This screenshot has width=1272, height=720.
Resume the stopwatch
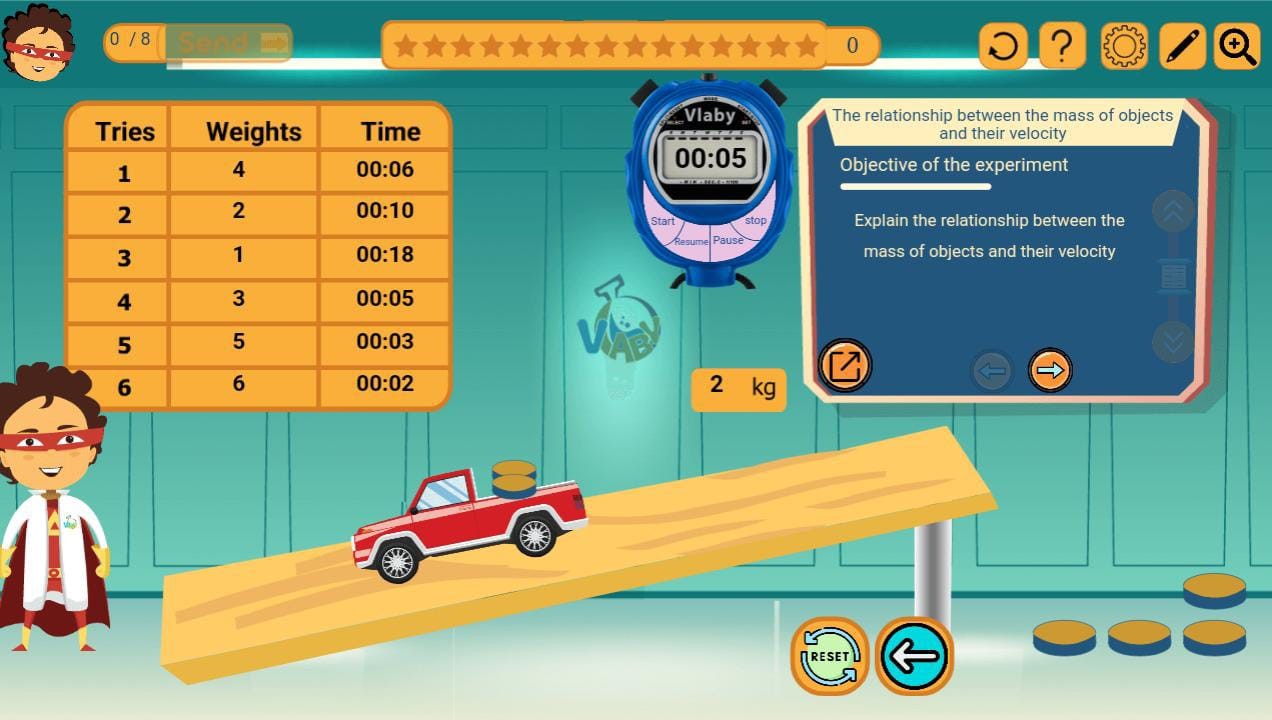click(x=691, y=242)
